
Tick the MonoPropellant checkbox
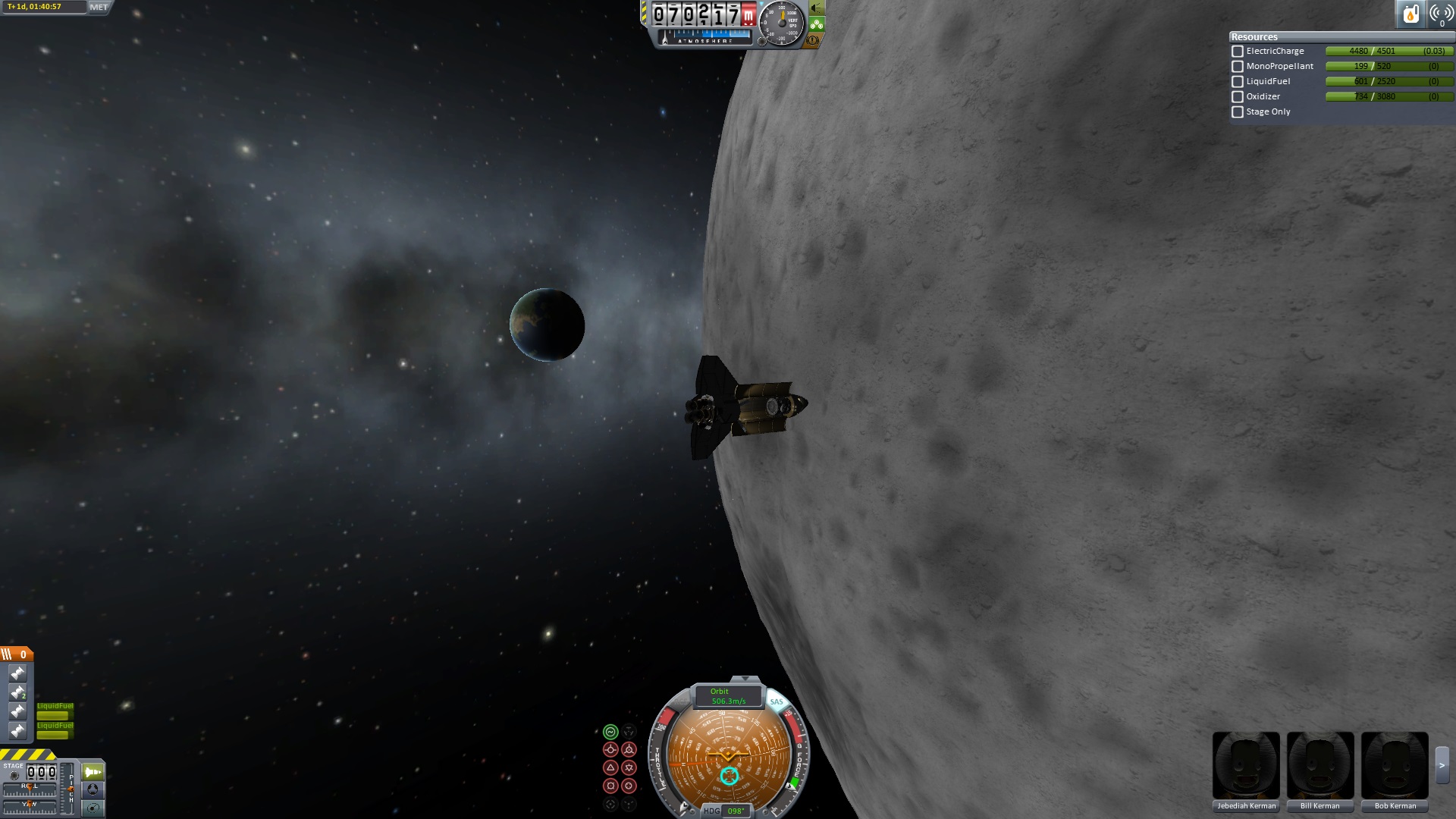pos(1238,67)
